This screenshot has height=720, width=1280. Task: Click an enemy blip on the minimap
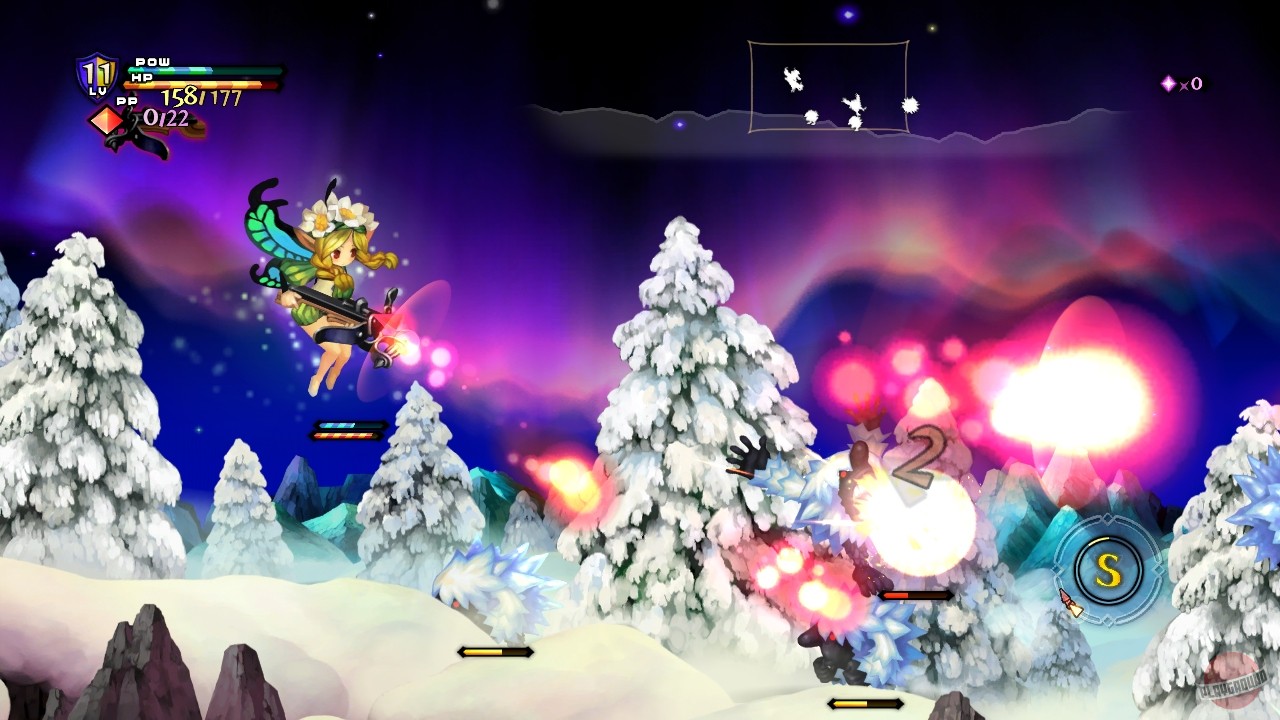(855, 105)
